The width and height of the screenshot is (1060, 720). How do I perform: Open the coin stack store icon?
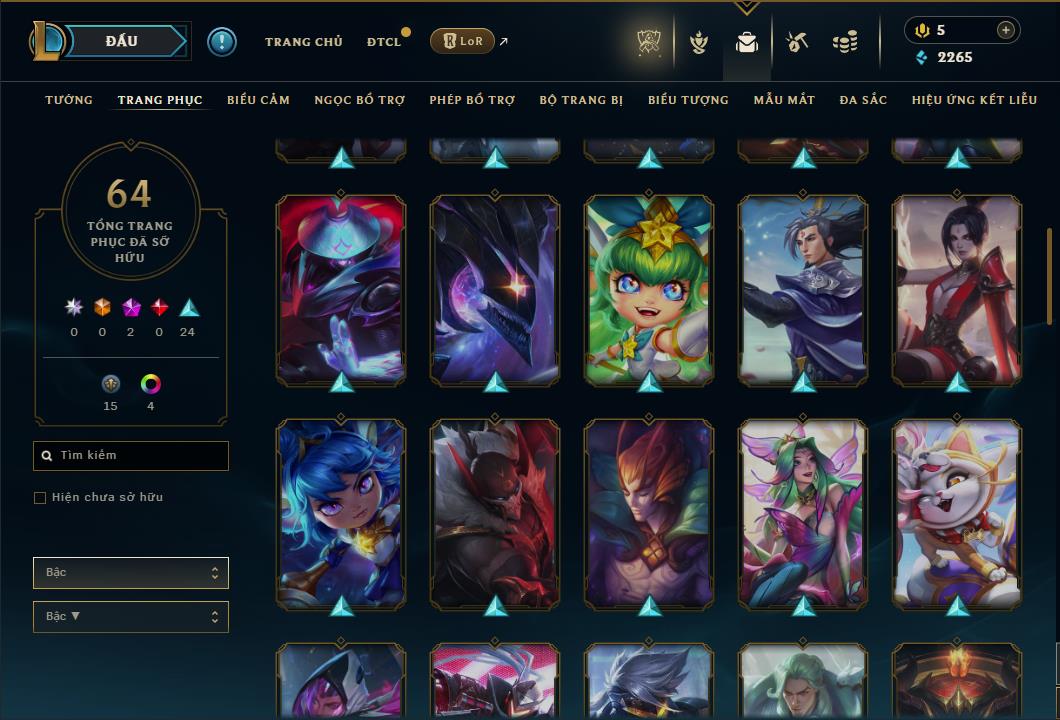[845, 42]
